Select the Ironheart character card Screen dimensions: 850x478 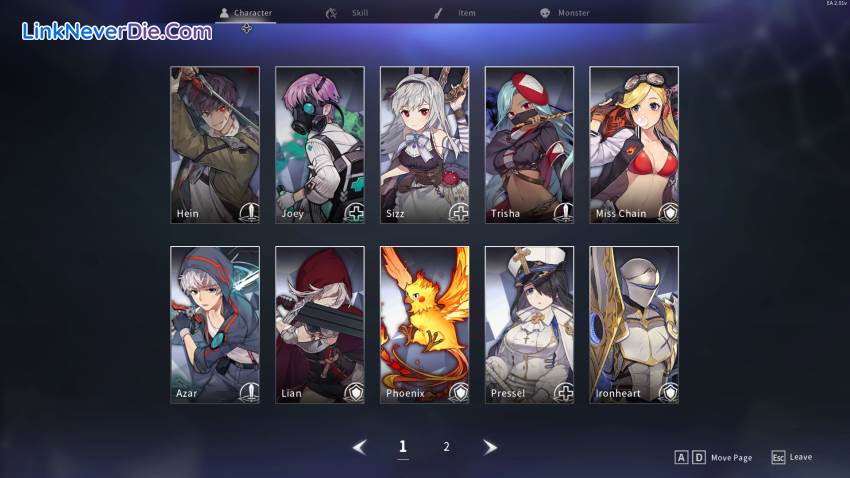(x=634, y=325)
